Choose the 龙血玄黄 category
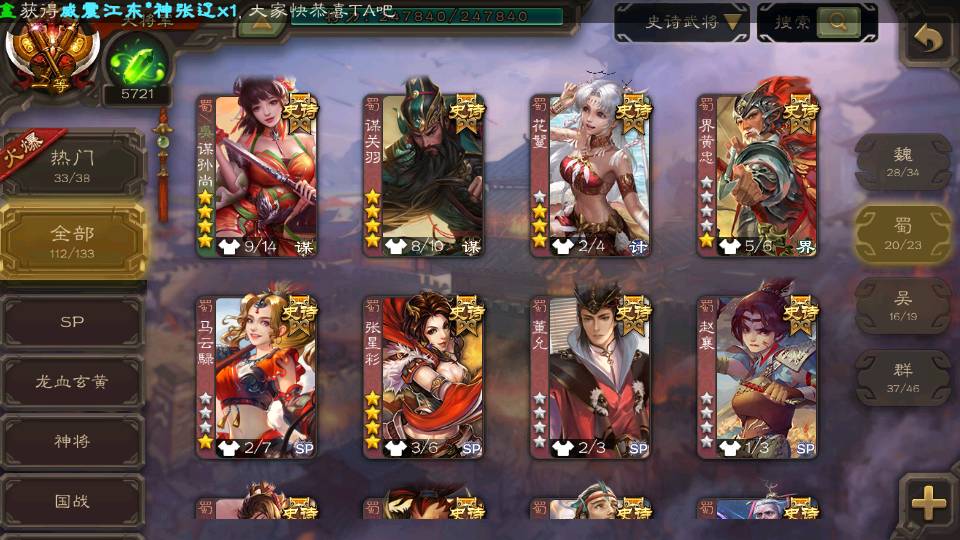The image size is (960, 540). pos(72,381)
